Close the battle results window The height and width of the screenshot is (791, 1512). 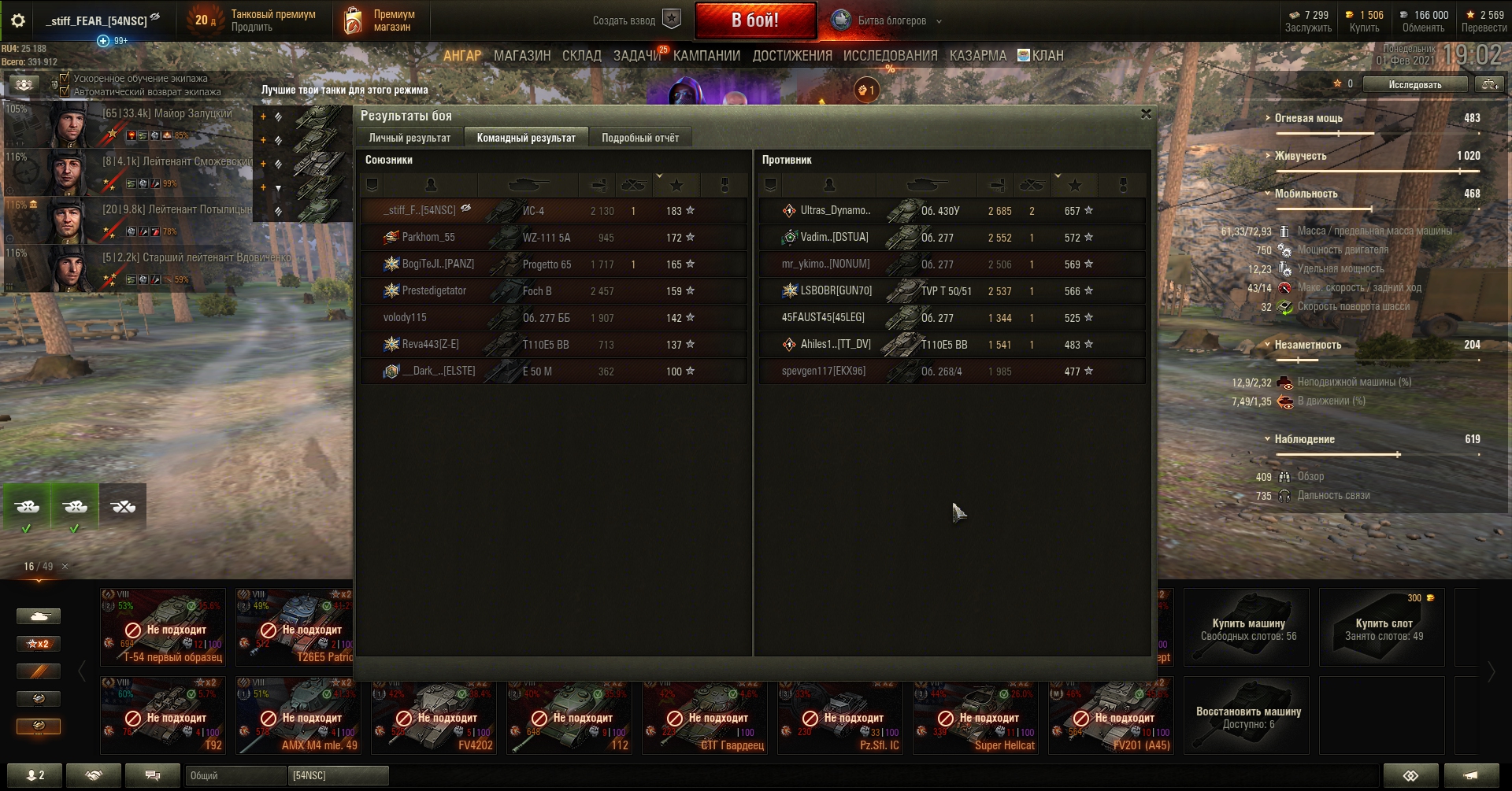[x=1146, y=114]
